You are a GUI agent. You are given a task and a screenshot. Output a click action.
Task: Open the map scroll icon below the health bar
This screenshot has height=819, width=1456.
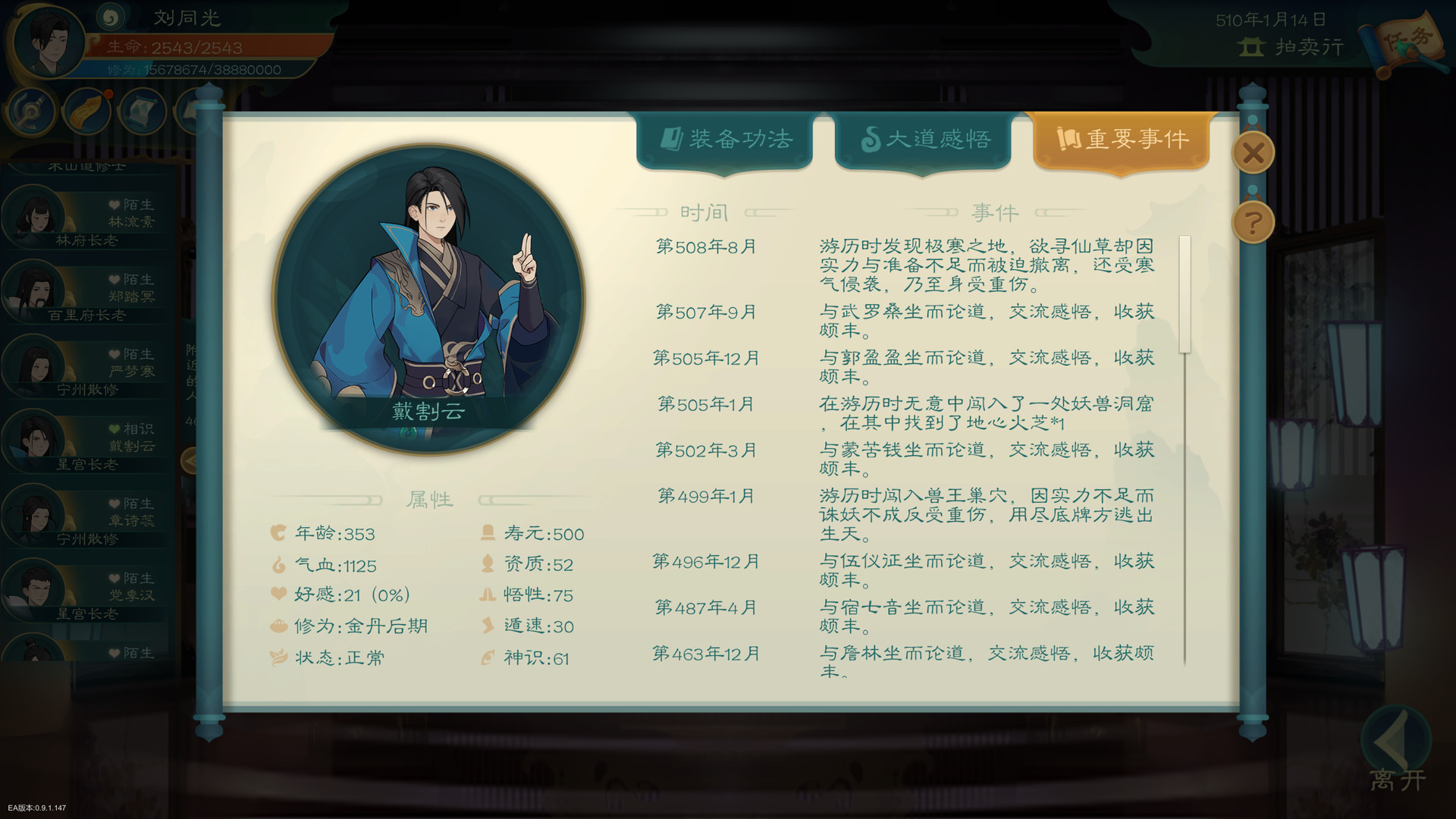point(142,111)
